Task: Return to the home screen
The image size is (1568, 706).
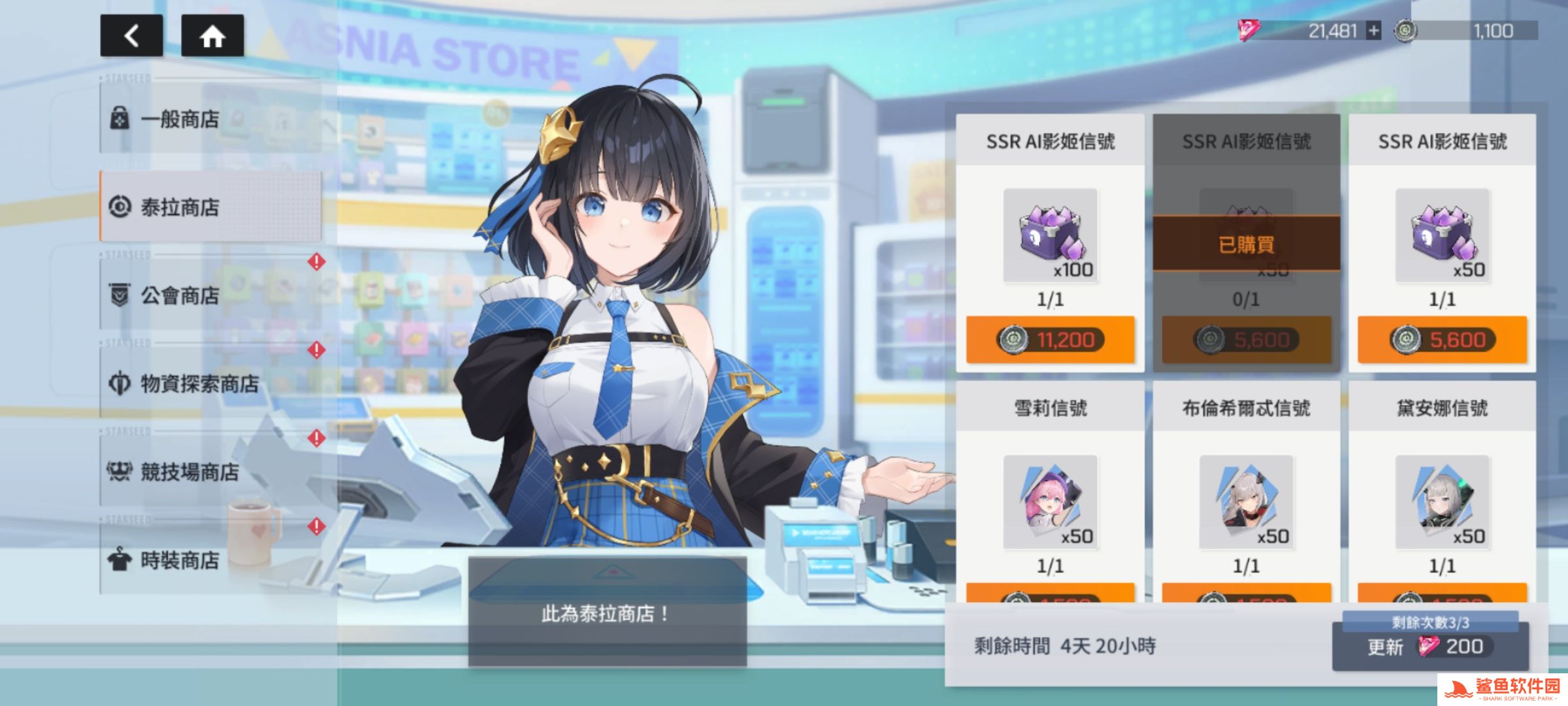Action: click(x=212, y=35)
